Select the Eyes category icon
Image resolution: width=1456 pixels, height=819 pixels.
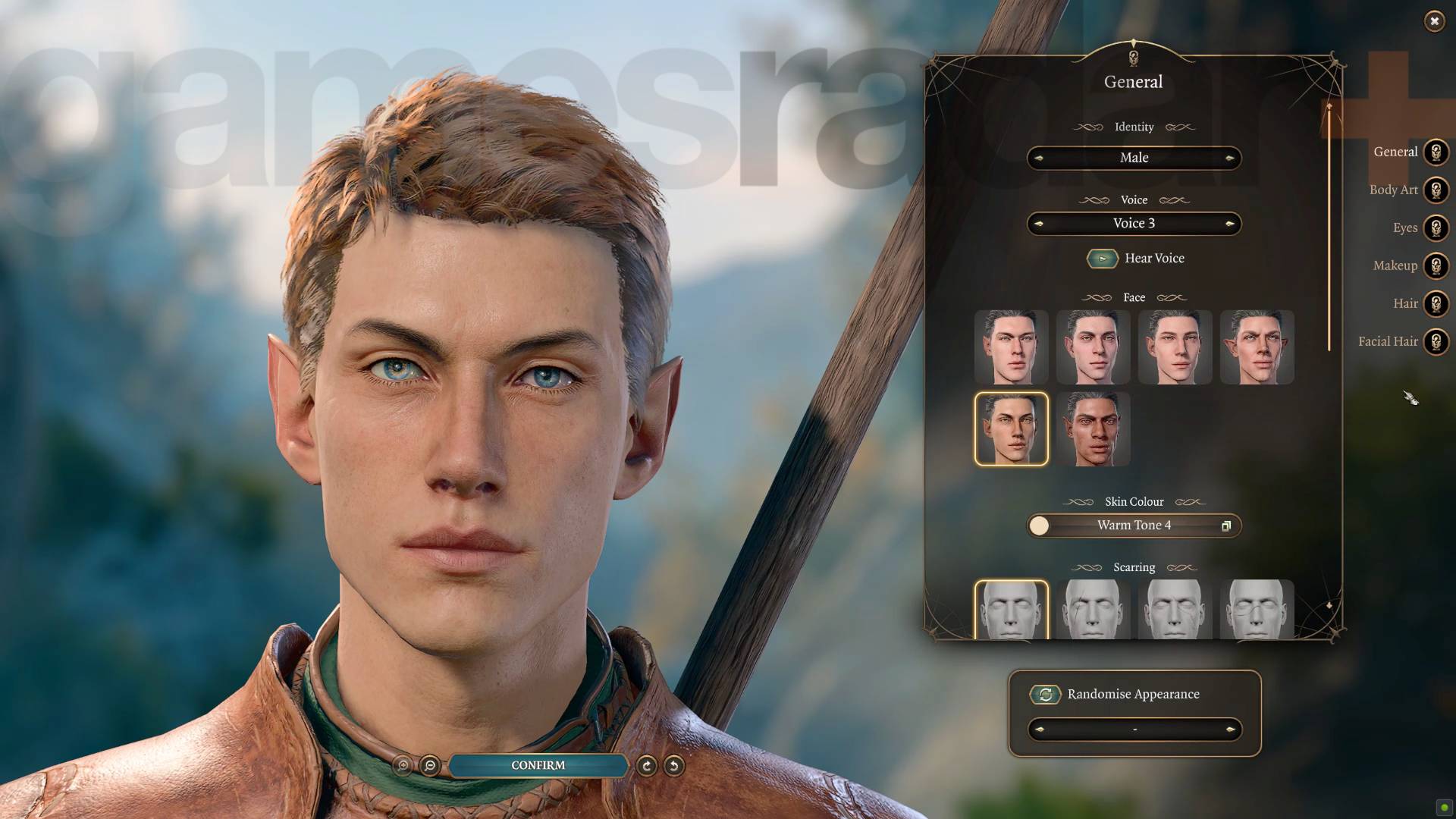[1436, 227]
